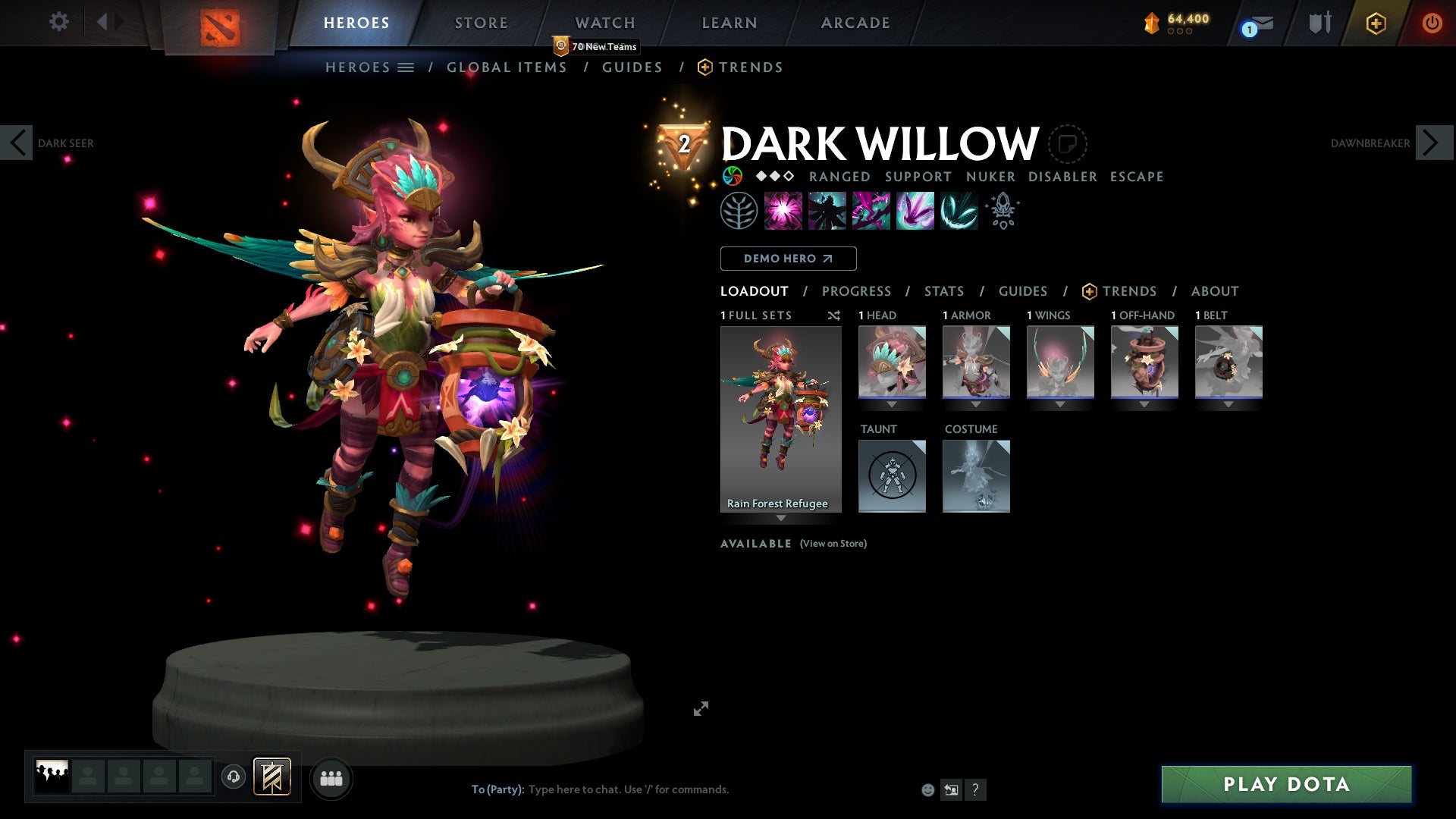Open the STATS tab in hero subnav
1456x819 pixels.
[943, 291]
